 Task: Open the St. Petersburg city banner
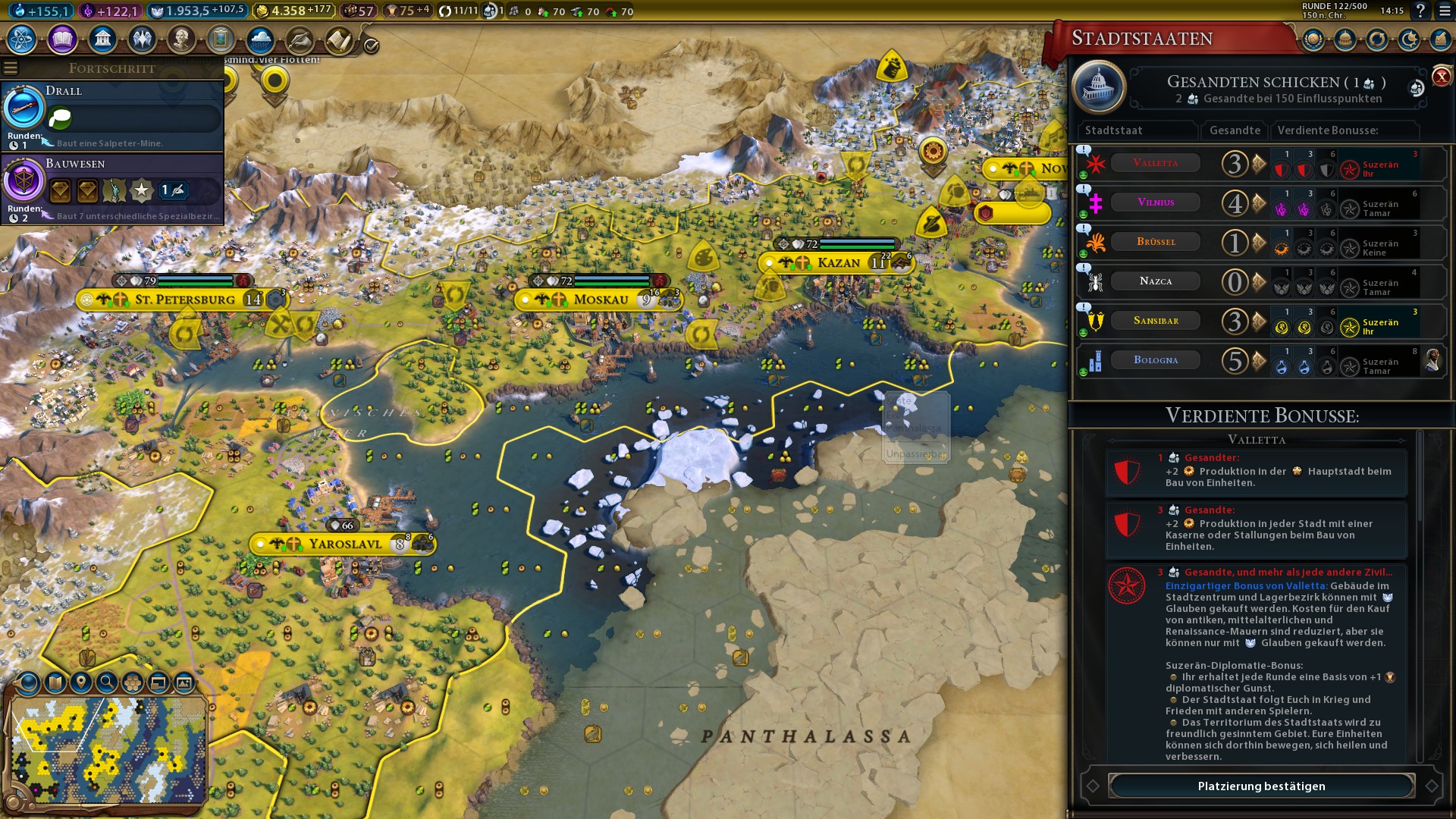(x=184, y=300)
